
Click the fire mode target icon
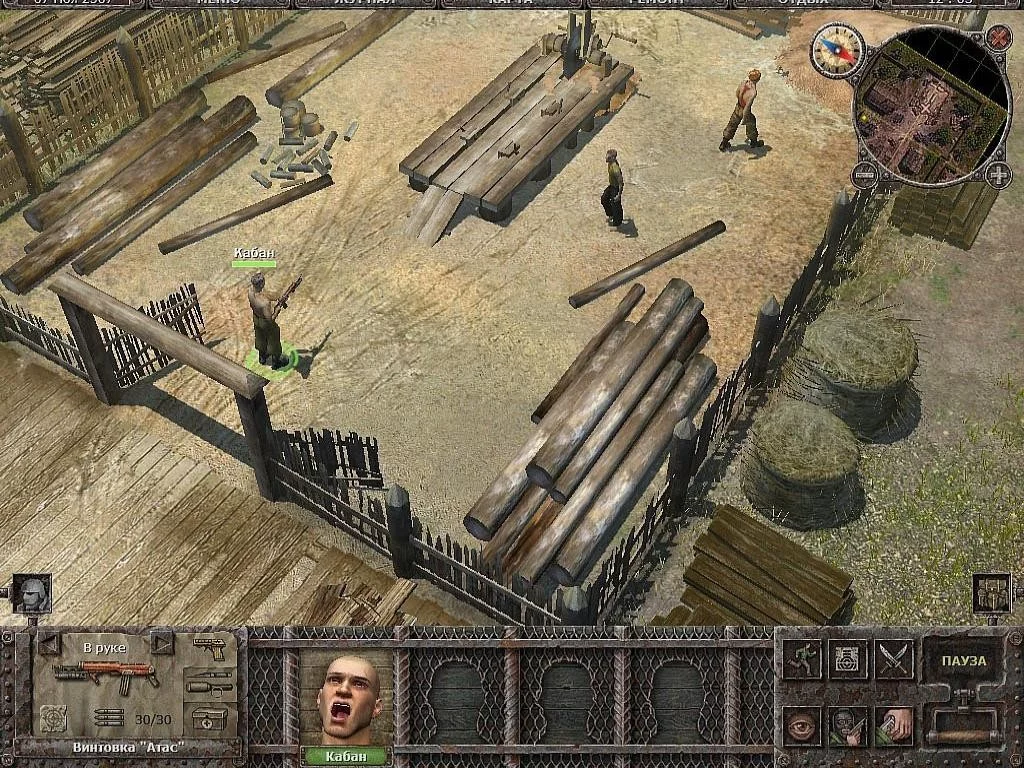pyautogui.click(x=54, y=717)
